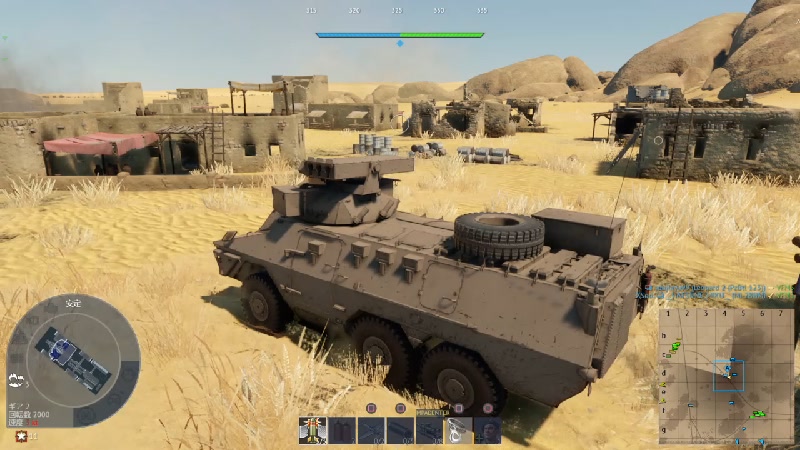800x450 pixels.
Task: Select the crew member portrait slot
Action: [487, 430]
